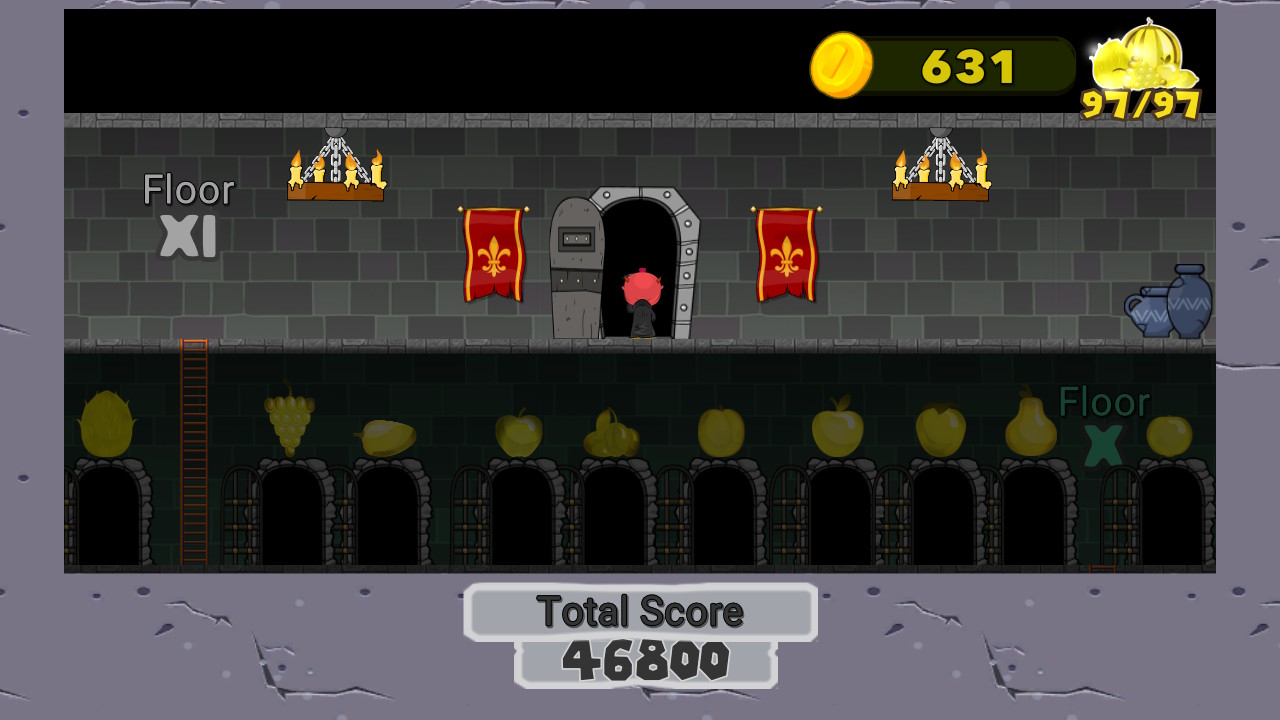Toggle the left candelabra with chains

point(336,170)
